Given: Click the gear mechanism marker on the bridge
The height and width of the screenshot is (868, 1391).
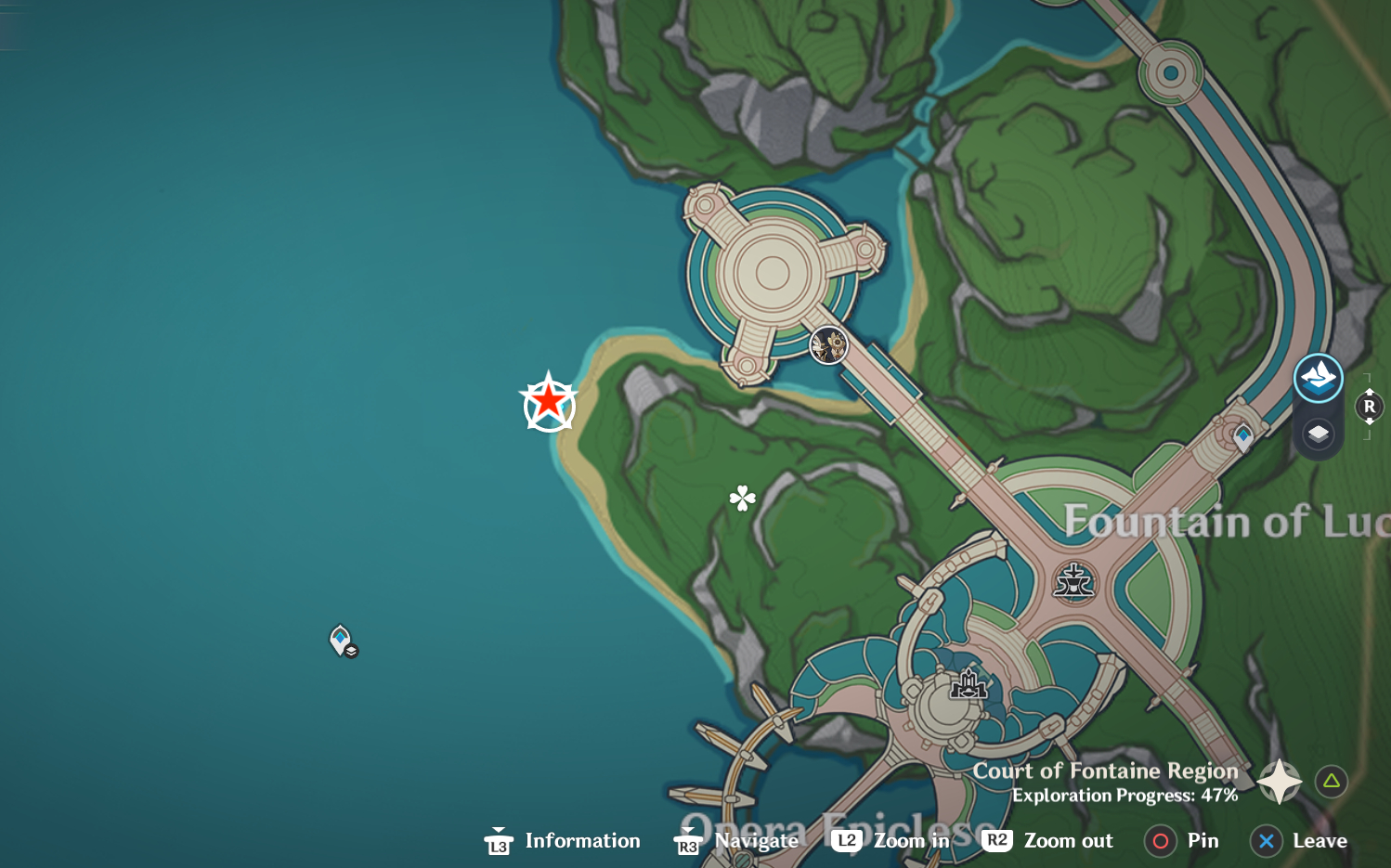Looking at the screenshot, I should [826, 346].
